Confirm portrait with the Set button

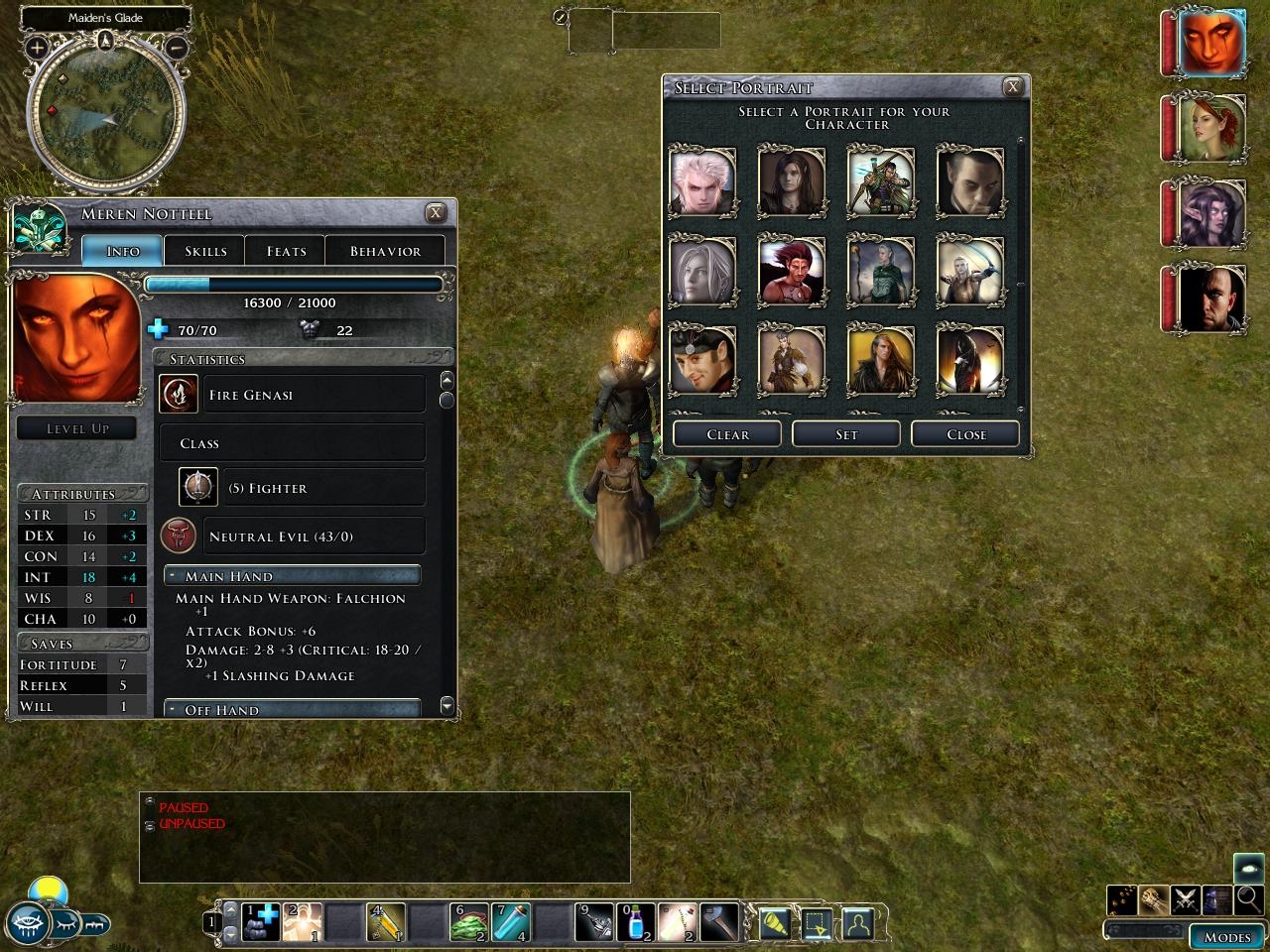(x=846, y=434)
